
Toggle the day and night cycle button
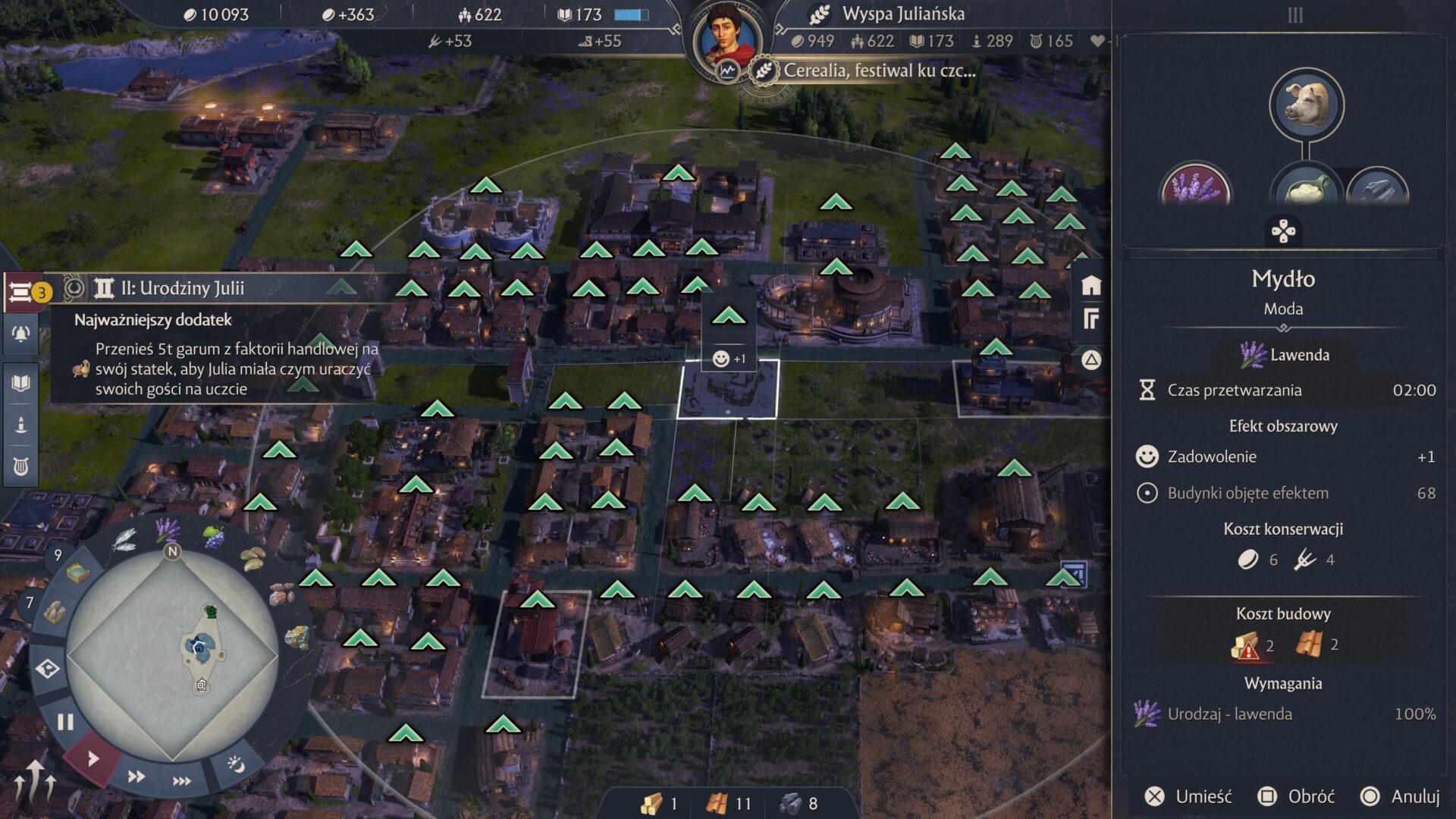[235, 764]
